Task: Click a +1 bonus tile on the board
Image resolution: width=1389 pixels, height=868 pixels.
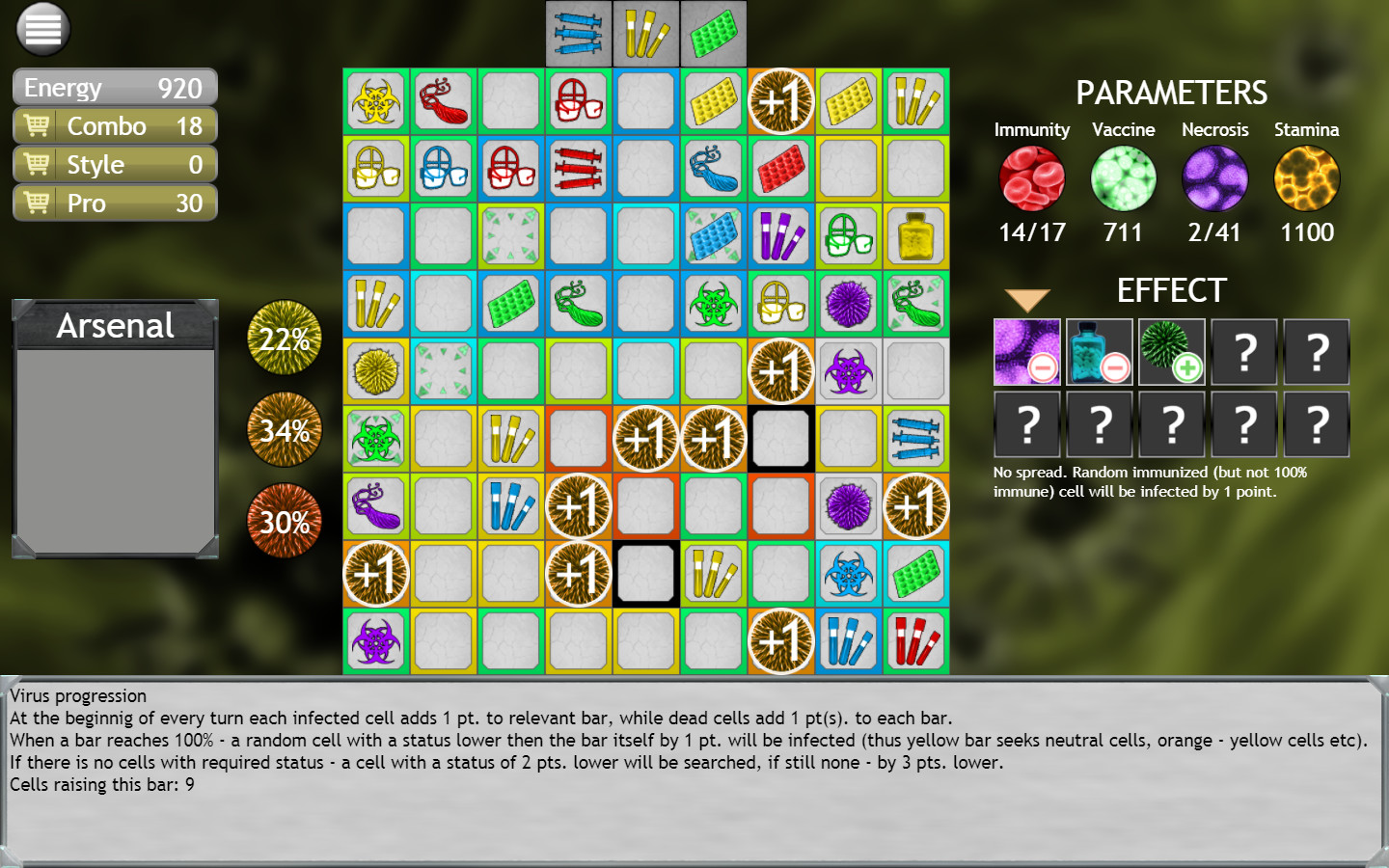Action: pyautogui.click(x=780, y=100)
